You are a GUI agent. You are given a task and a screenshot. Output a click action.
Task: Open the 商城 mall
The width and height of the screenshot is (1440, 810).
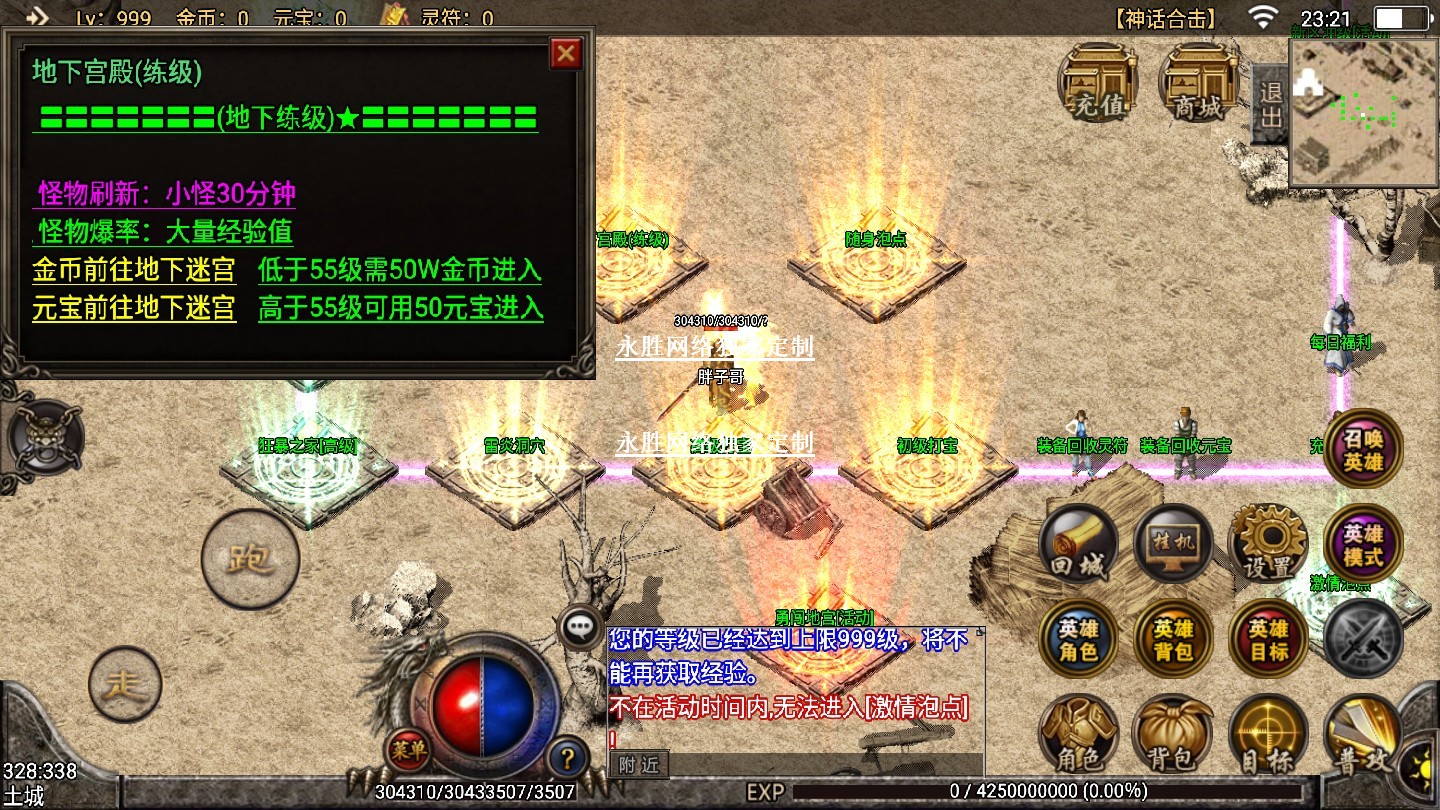click(1198, 82)
